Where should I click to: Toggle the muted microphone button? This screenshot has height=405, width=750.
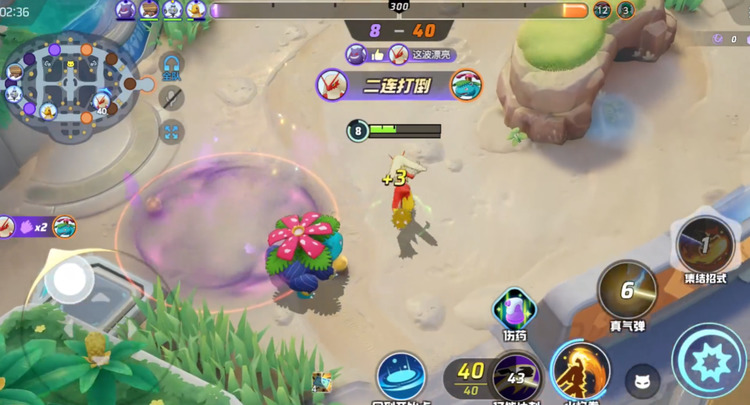pos(173,98)
